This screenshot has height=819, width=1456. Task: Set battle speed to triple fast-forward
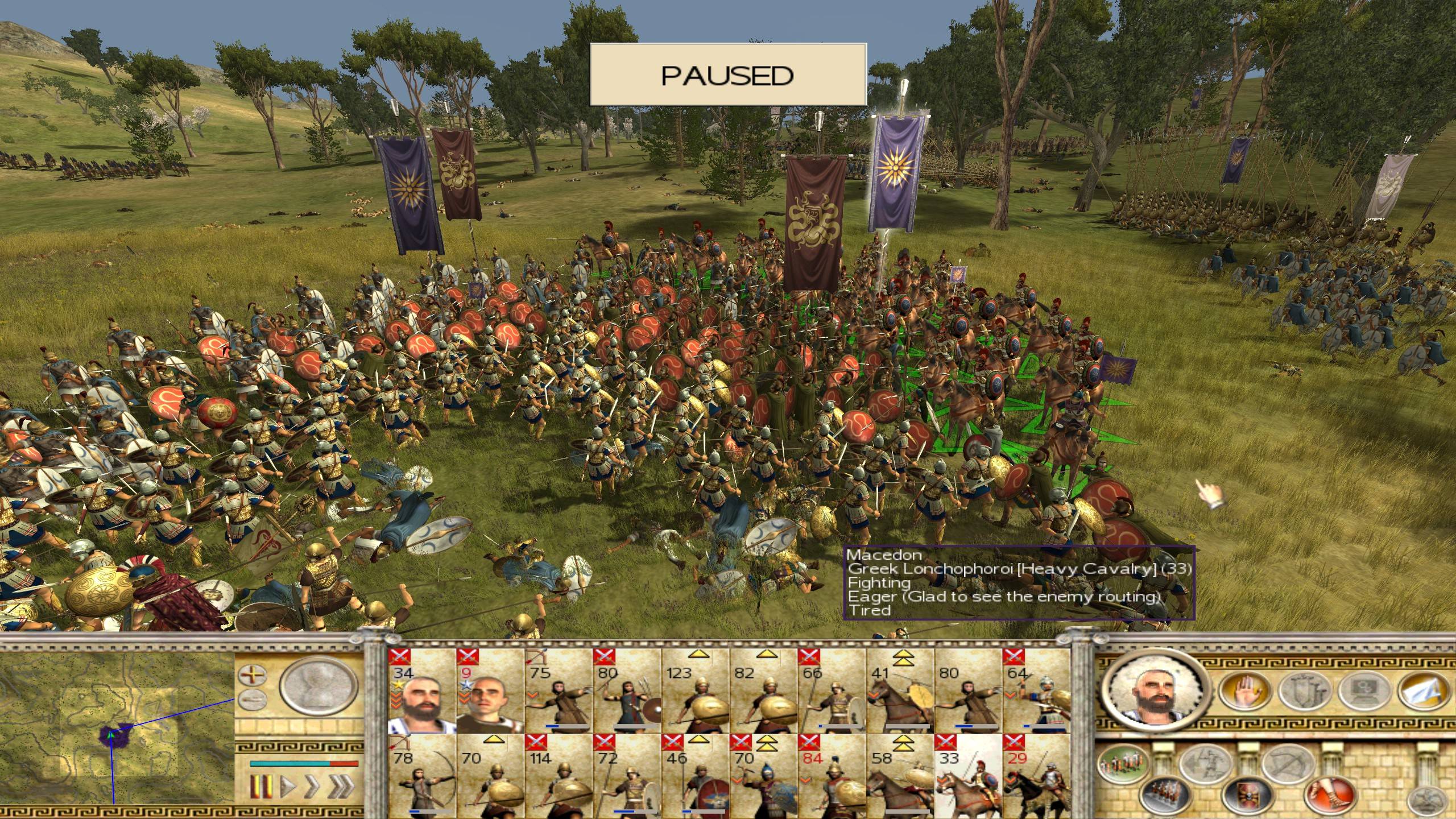(341, 787)
